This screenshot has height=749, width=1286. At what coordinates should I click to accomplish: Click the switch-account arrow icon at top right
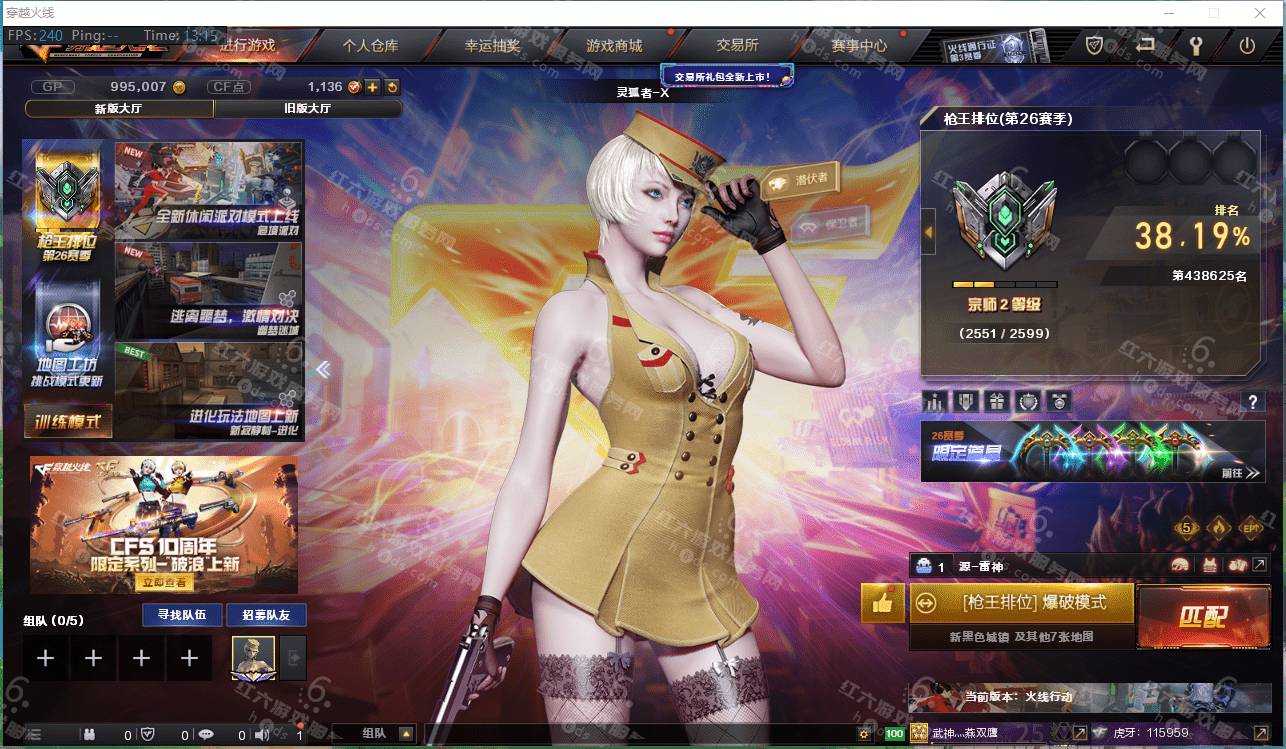coord(1143,45)
